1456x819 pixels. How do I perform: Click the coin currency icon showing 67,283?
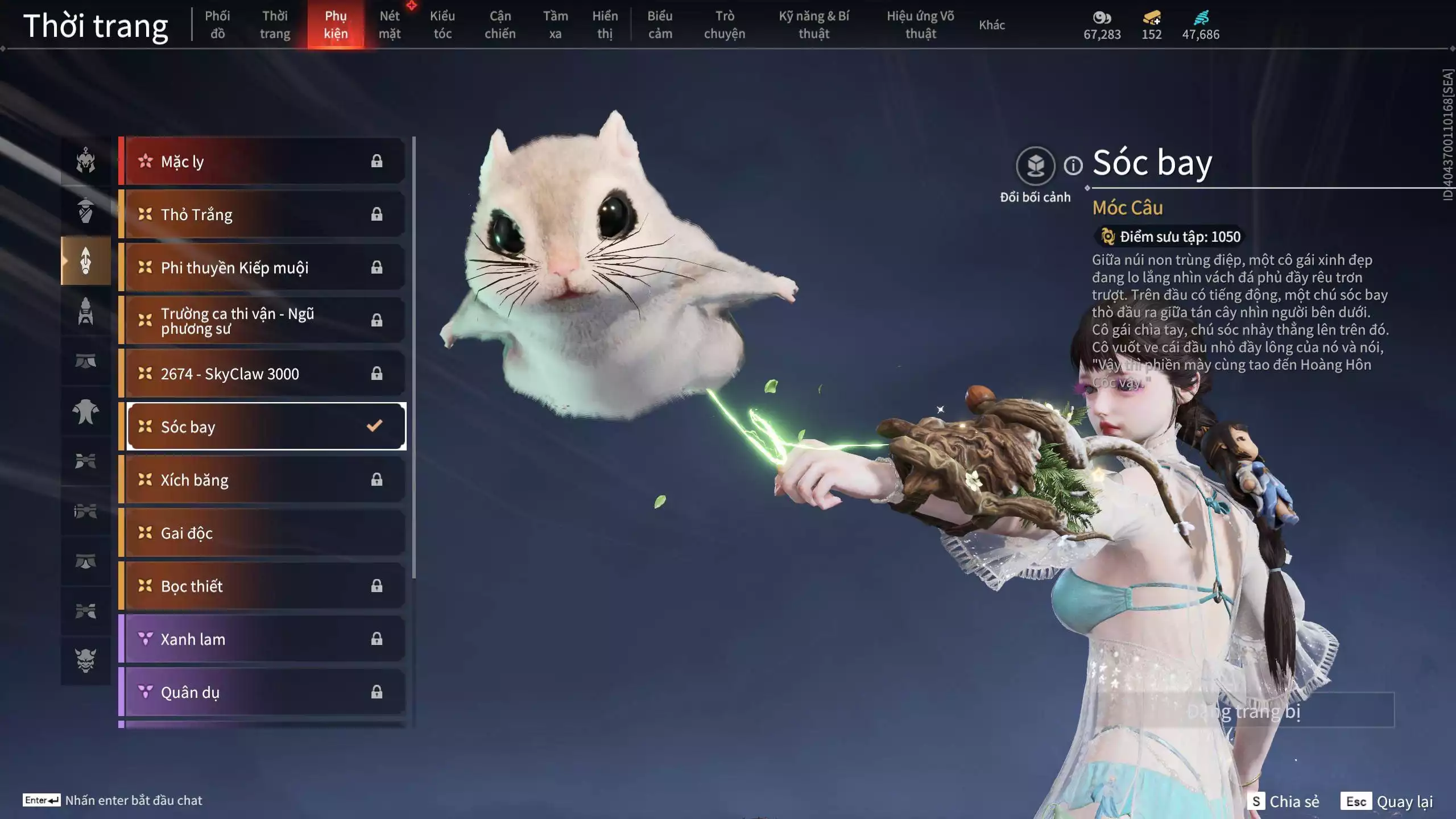(1102, 19)
